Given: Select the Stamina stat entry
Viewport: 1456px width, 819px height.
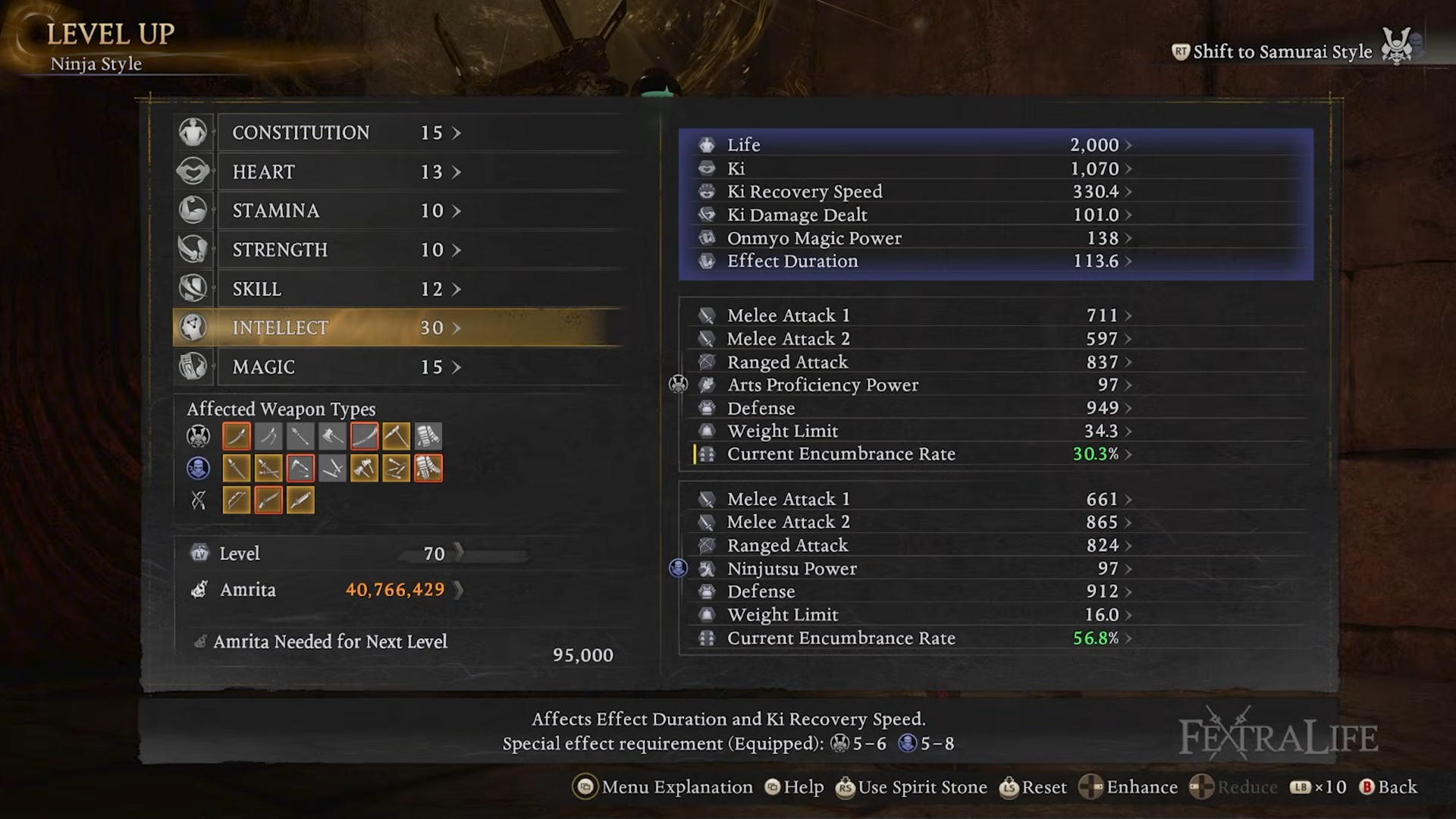Looking at the screenshot, I should 345,211.
